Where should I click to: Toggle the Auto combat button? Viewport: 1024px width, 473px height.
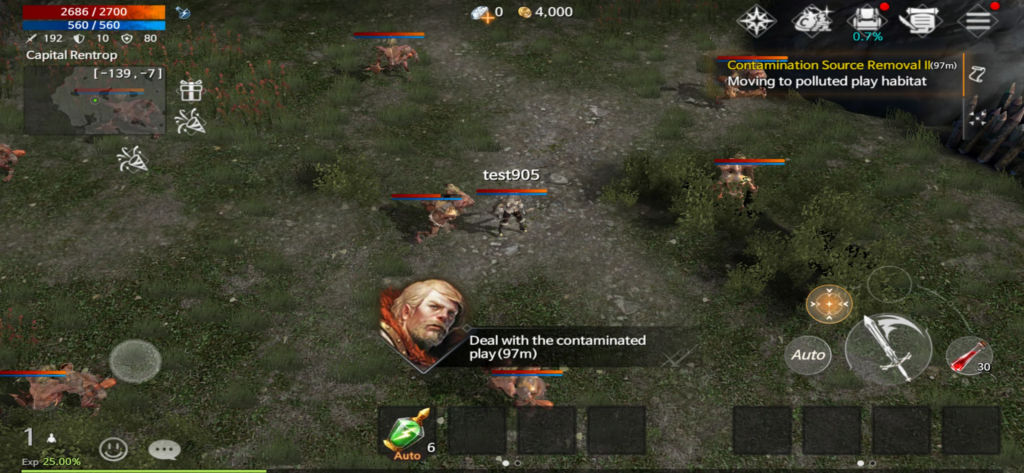808,355
